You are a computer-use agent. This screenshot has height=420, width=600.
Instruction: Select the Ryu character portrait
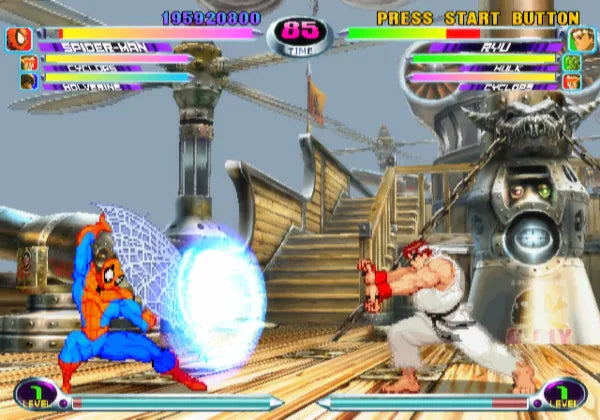click(x=580, y=40)
